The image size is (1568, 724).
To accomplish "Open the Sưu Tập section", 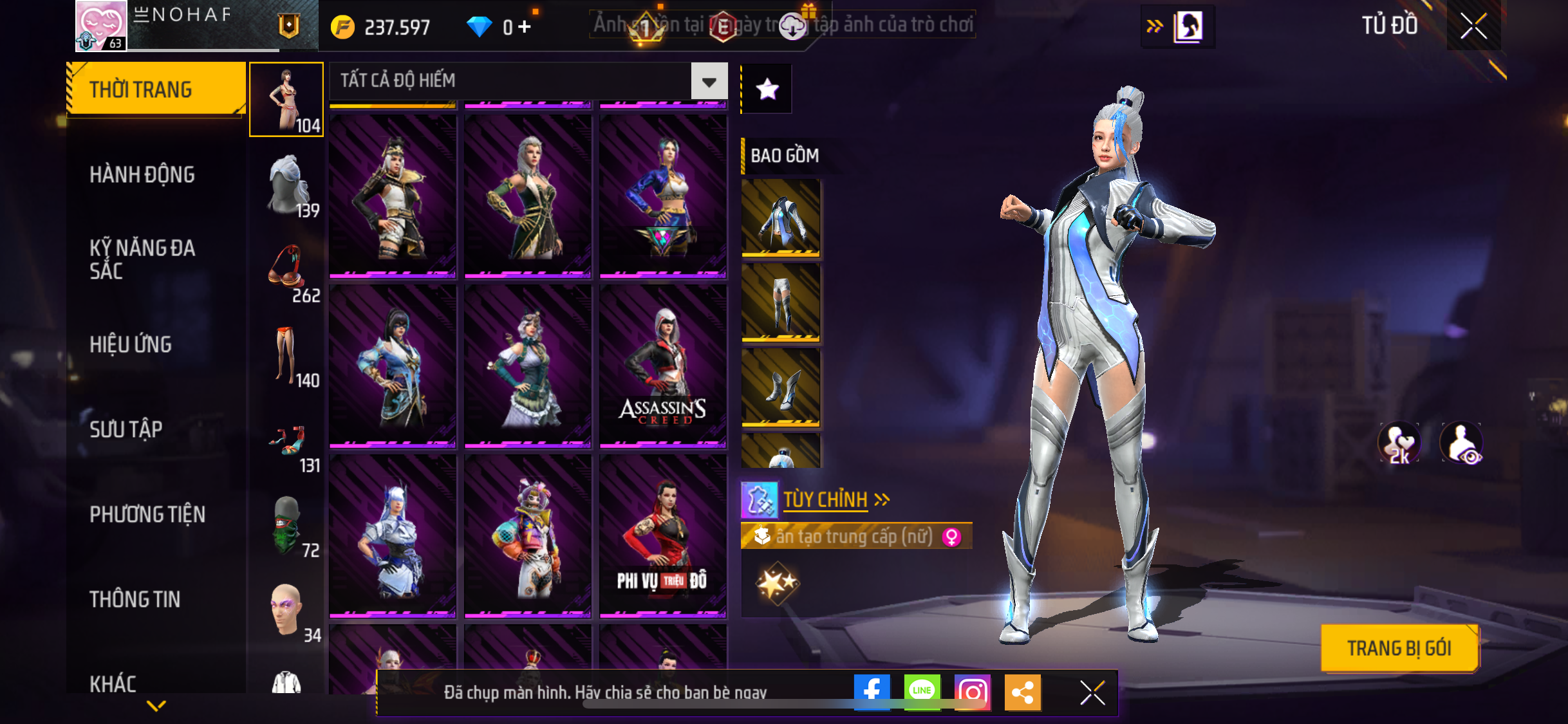I will 126,429.
